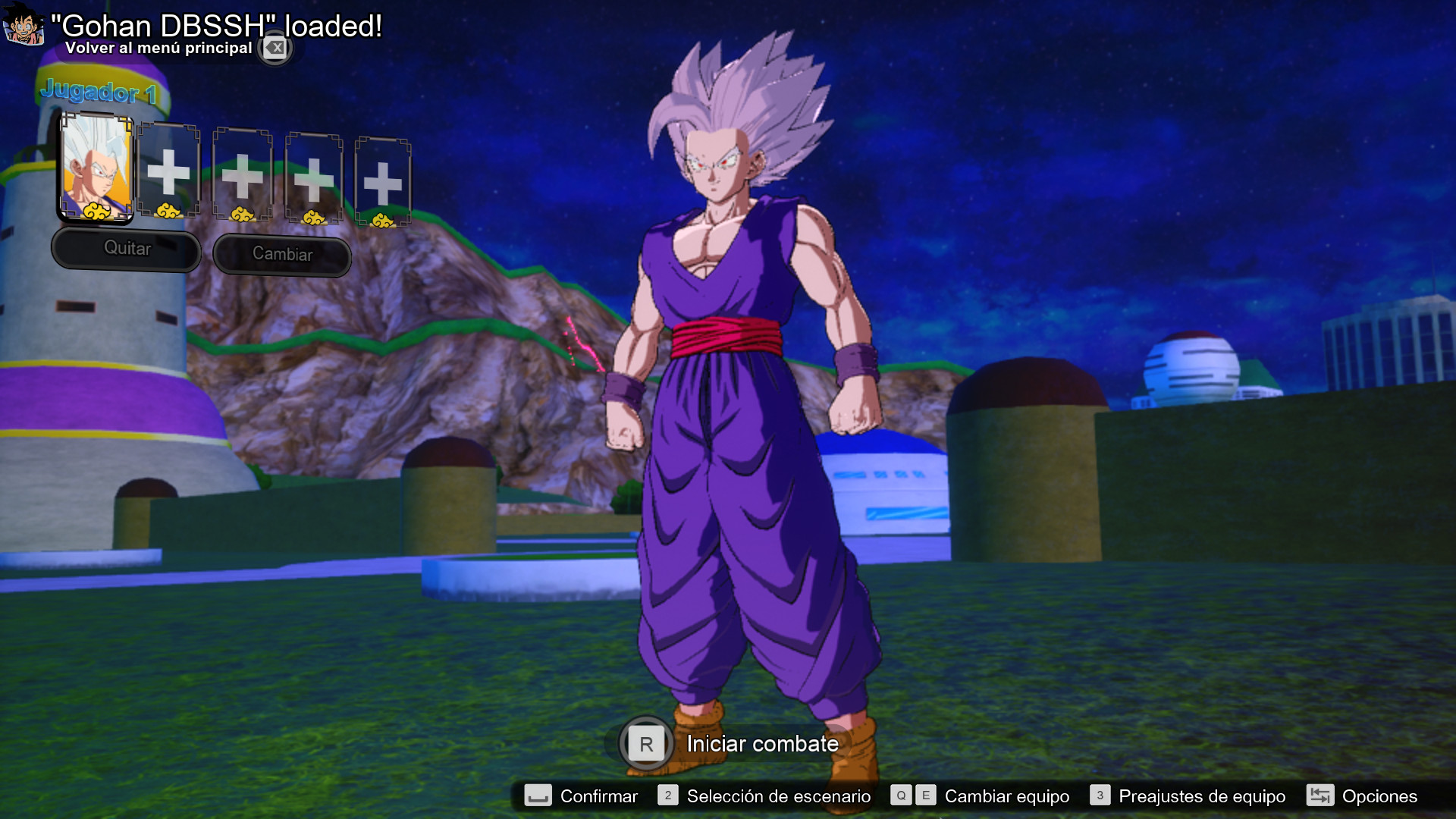
Task: Click the 3 key icon for team presets
Action: click(1099, 796)
